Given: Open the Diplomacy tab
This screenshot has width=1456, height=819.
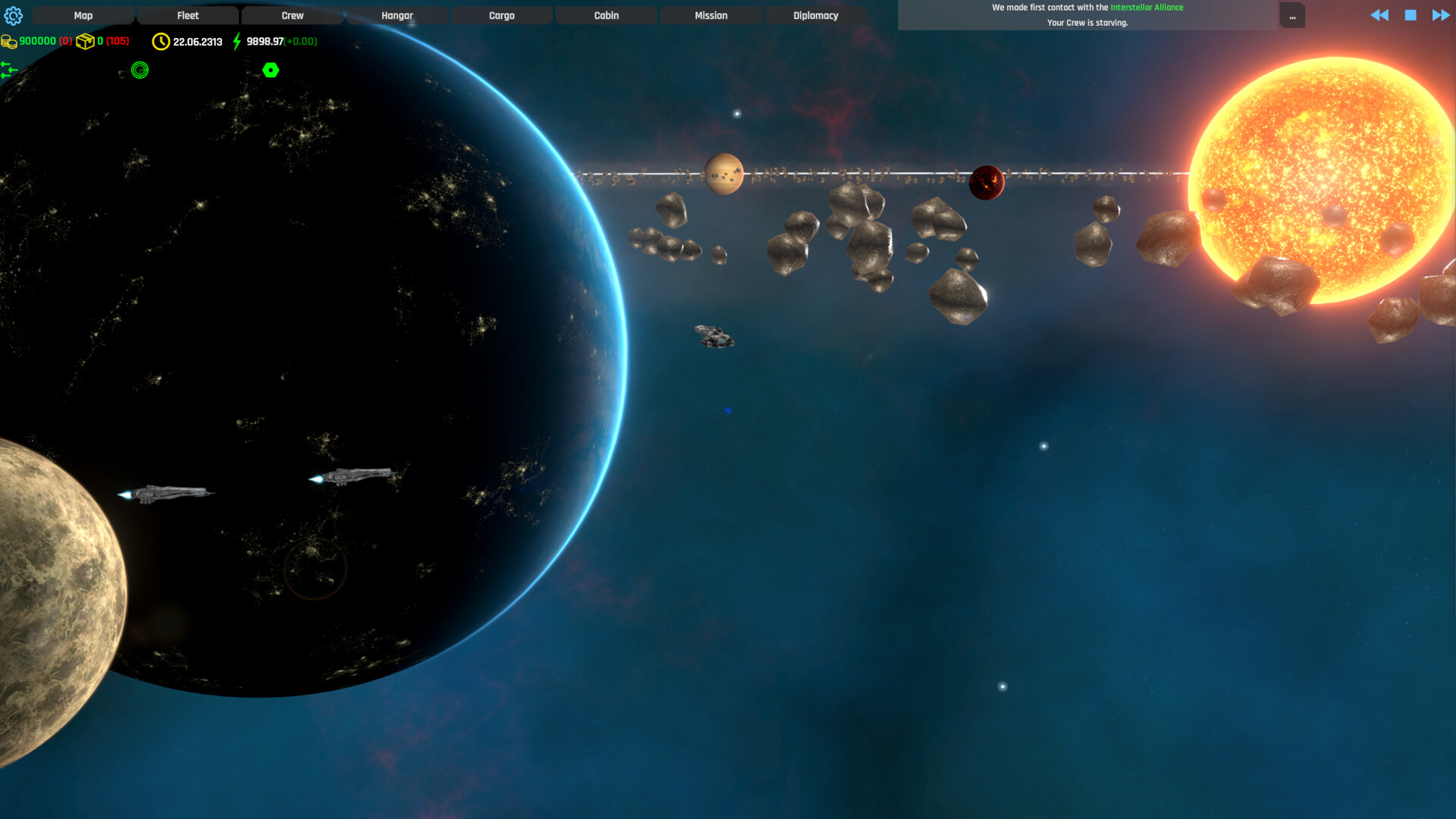Looking at the screenshot, I should pyautogui.click(x=816, y=14).
